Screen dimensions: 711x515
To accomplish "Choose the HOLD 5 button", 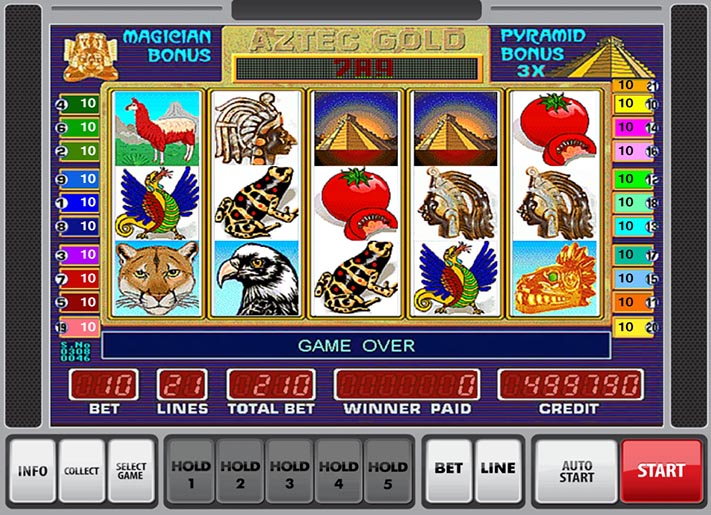I will pyautogui.click(x=388, y=472).
